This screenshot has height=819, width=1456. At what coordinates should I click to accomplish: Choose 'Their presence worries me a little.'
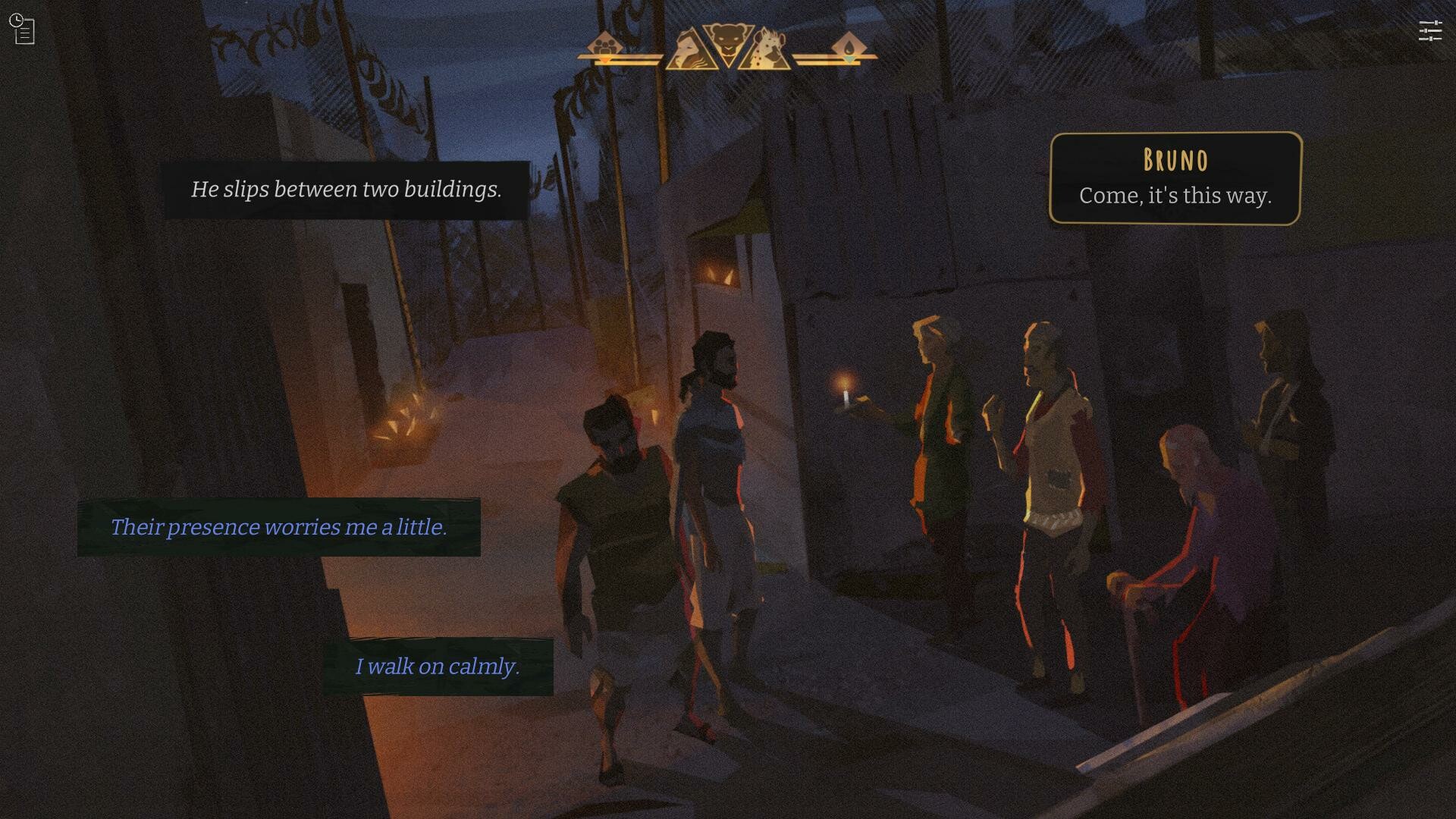click(280, 527)
